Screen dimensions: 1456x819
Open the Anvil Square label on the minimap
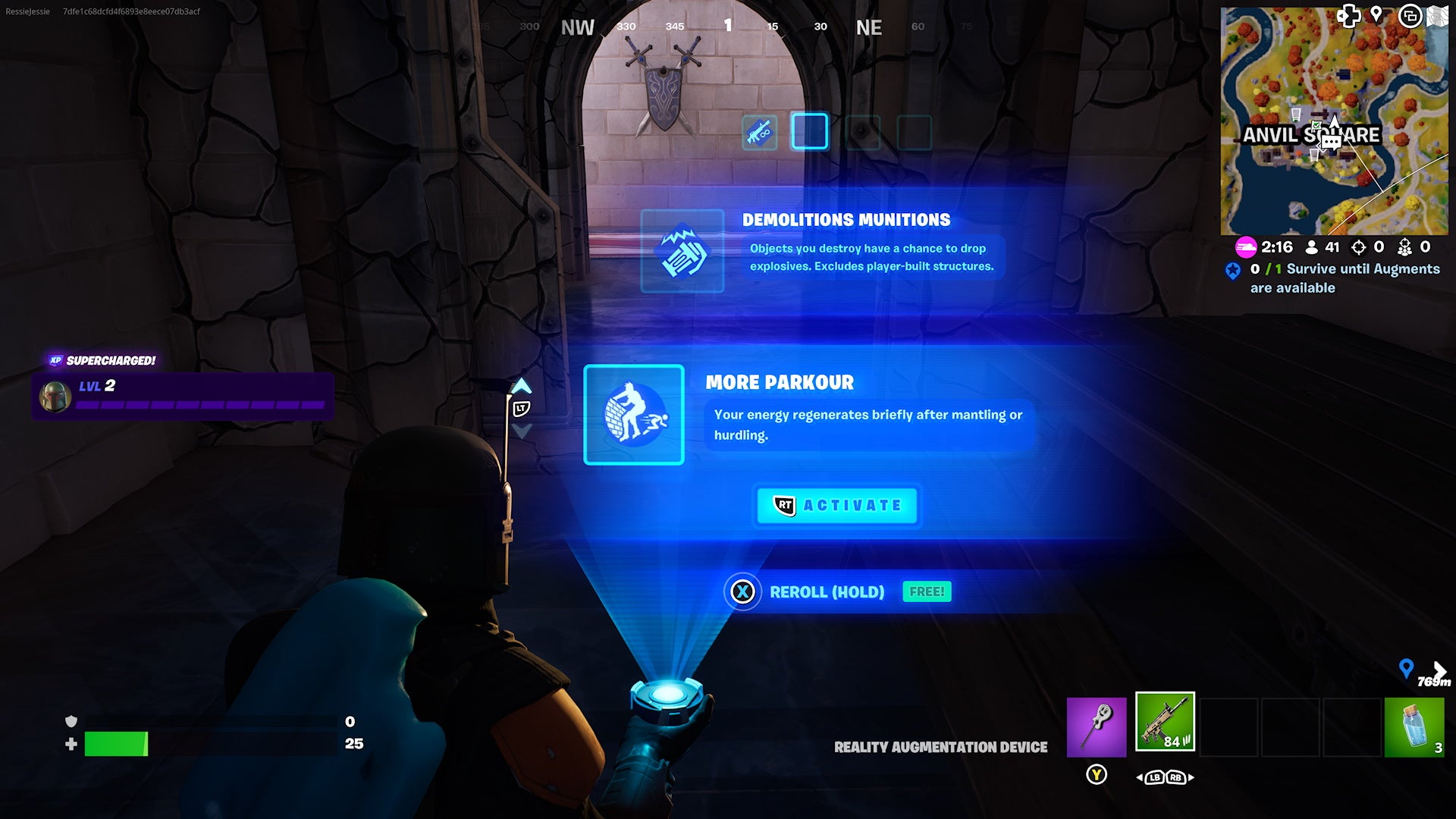pyautogui.click(x=1311, y=136)
